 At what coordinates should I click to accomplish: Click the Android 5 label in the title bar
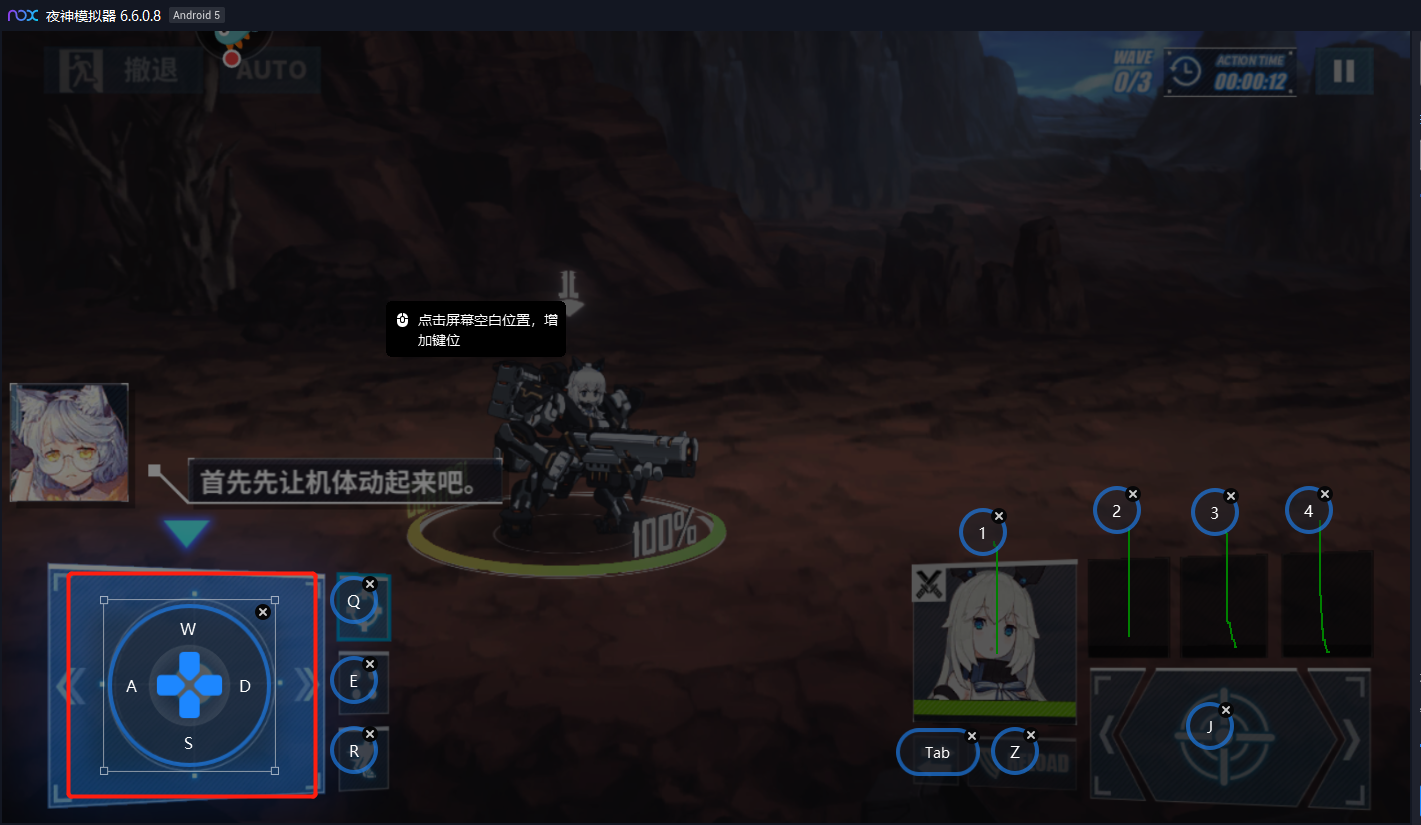pos(196,15)
